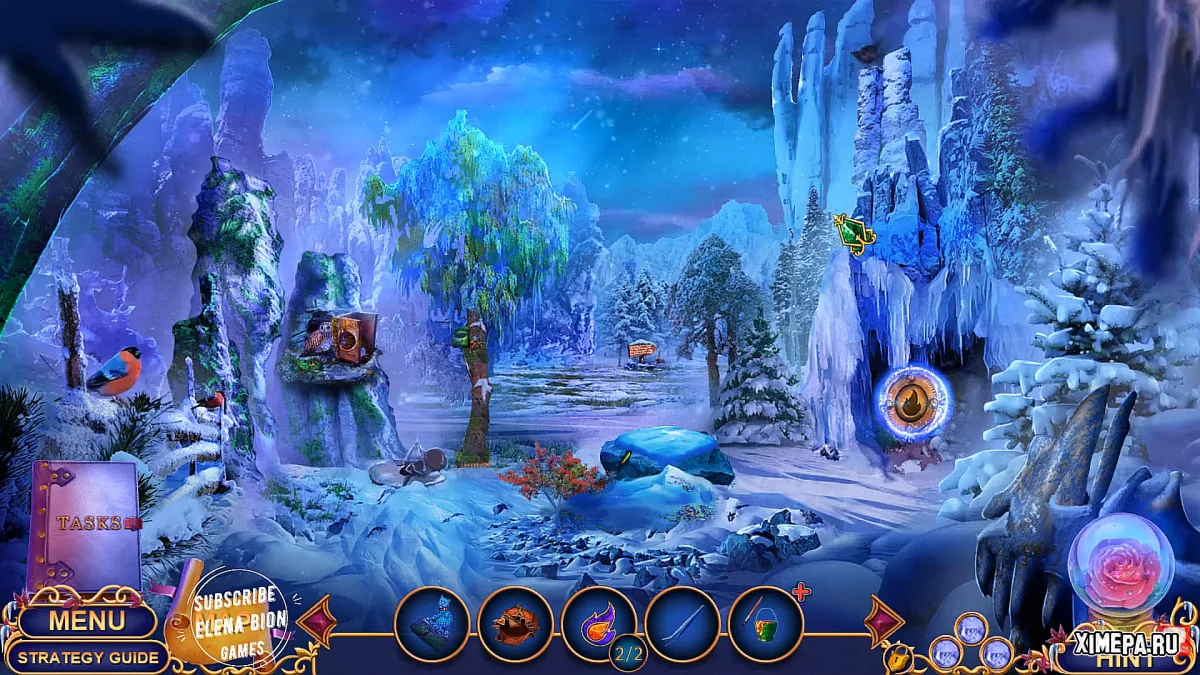This screenshot has height=675, width=1200.
Task: Open the Menu
Action: [x=87, y=620]
